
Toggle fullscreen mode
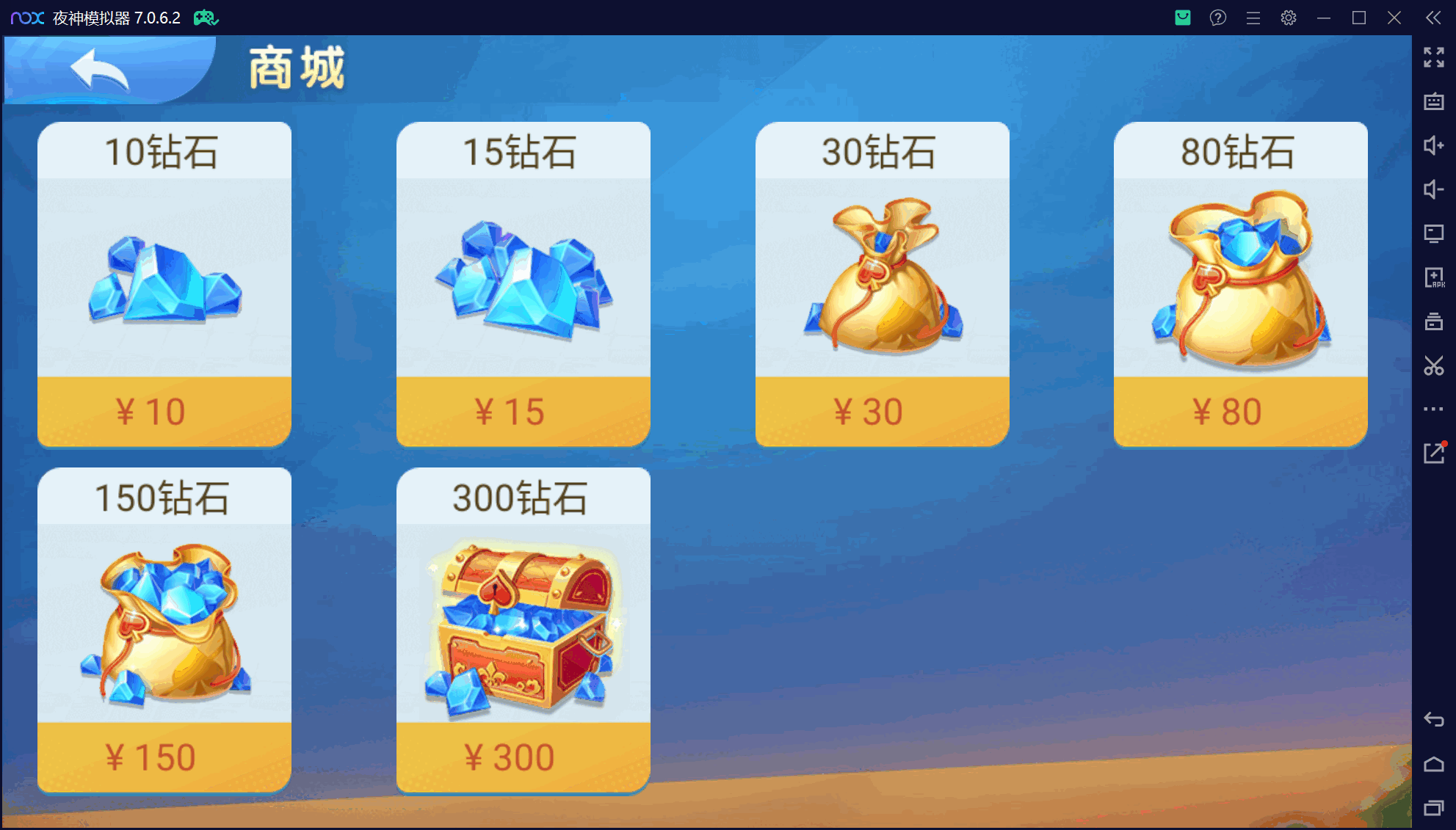(x=1434, y=58)
